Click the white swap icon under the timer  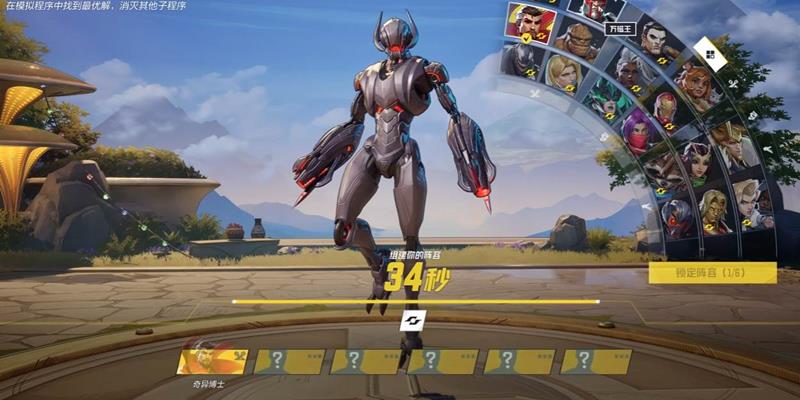tap(413, 320)
